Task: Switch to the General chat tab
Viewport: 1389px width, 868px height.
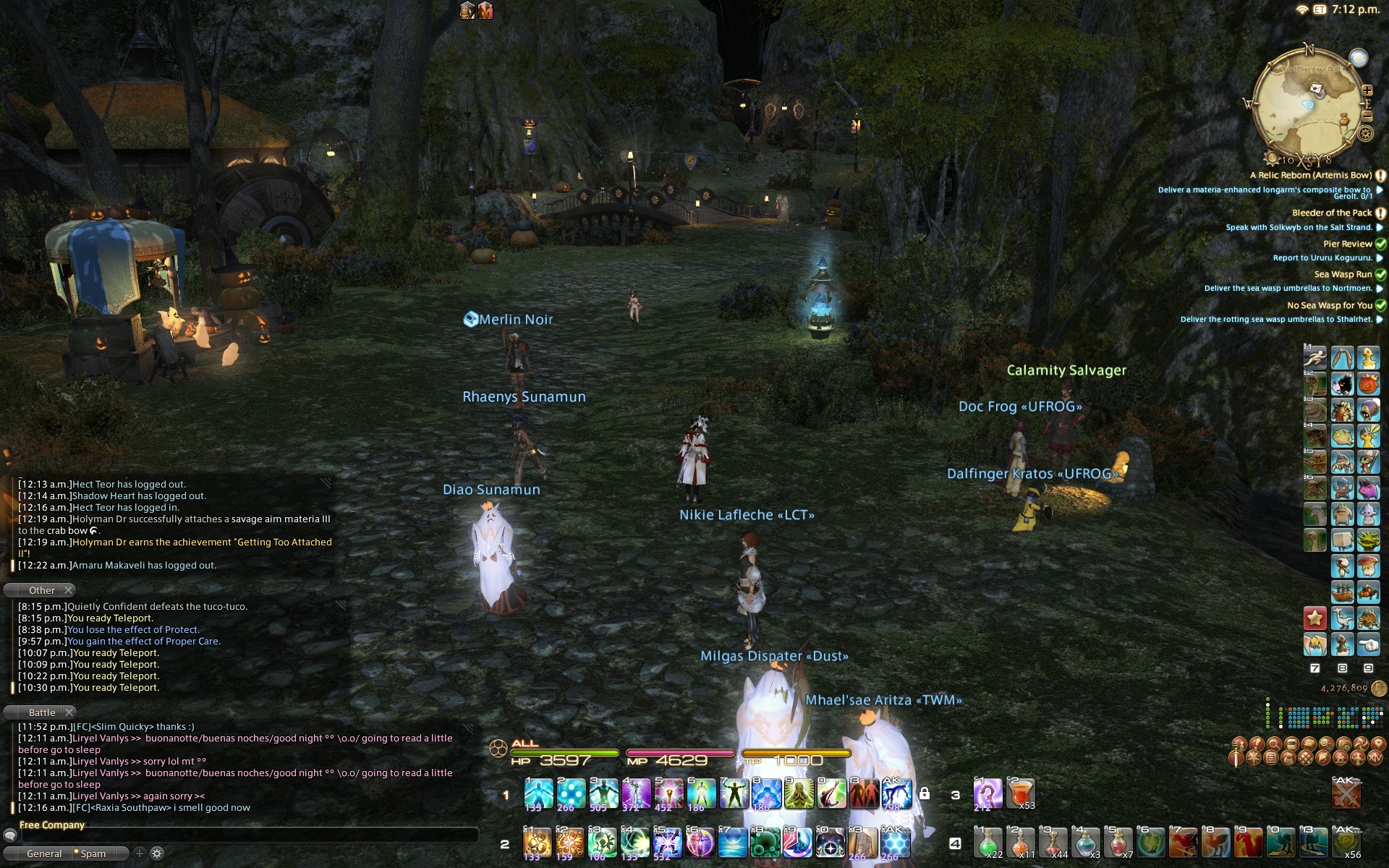Action: (x=44, y=854)
